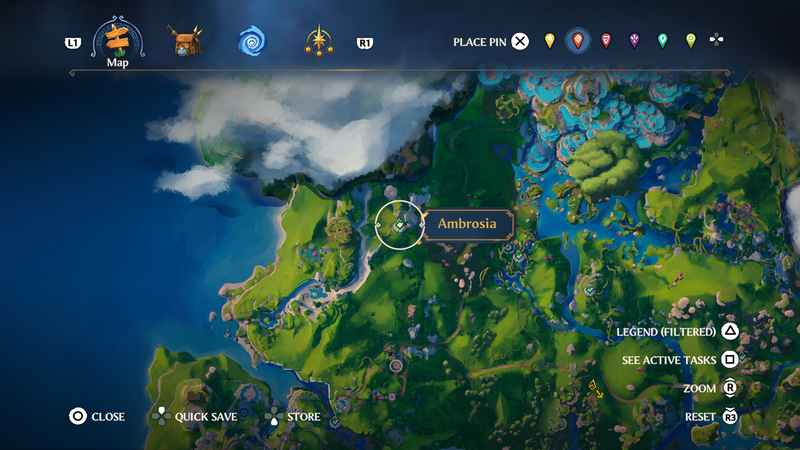Viewport: 800px width, 450px height.
Task: Open the Map tab with signpost icon
Action: click(x=117, y=42)
